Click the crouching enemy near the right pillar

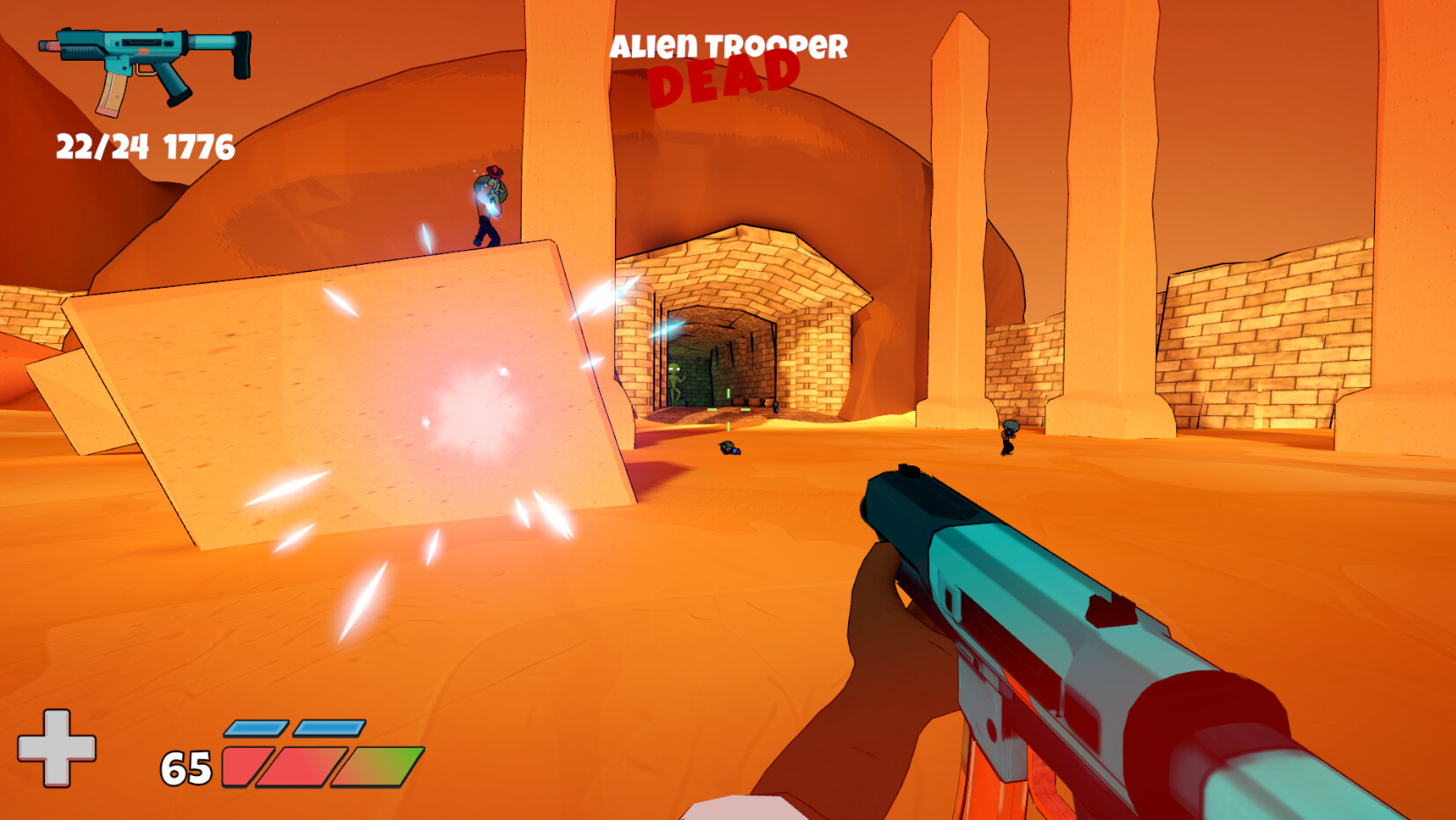pos(1007,437)
